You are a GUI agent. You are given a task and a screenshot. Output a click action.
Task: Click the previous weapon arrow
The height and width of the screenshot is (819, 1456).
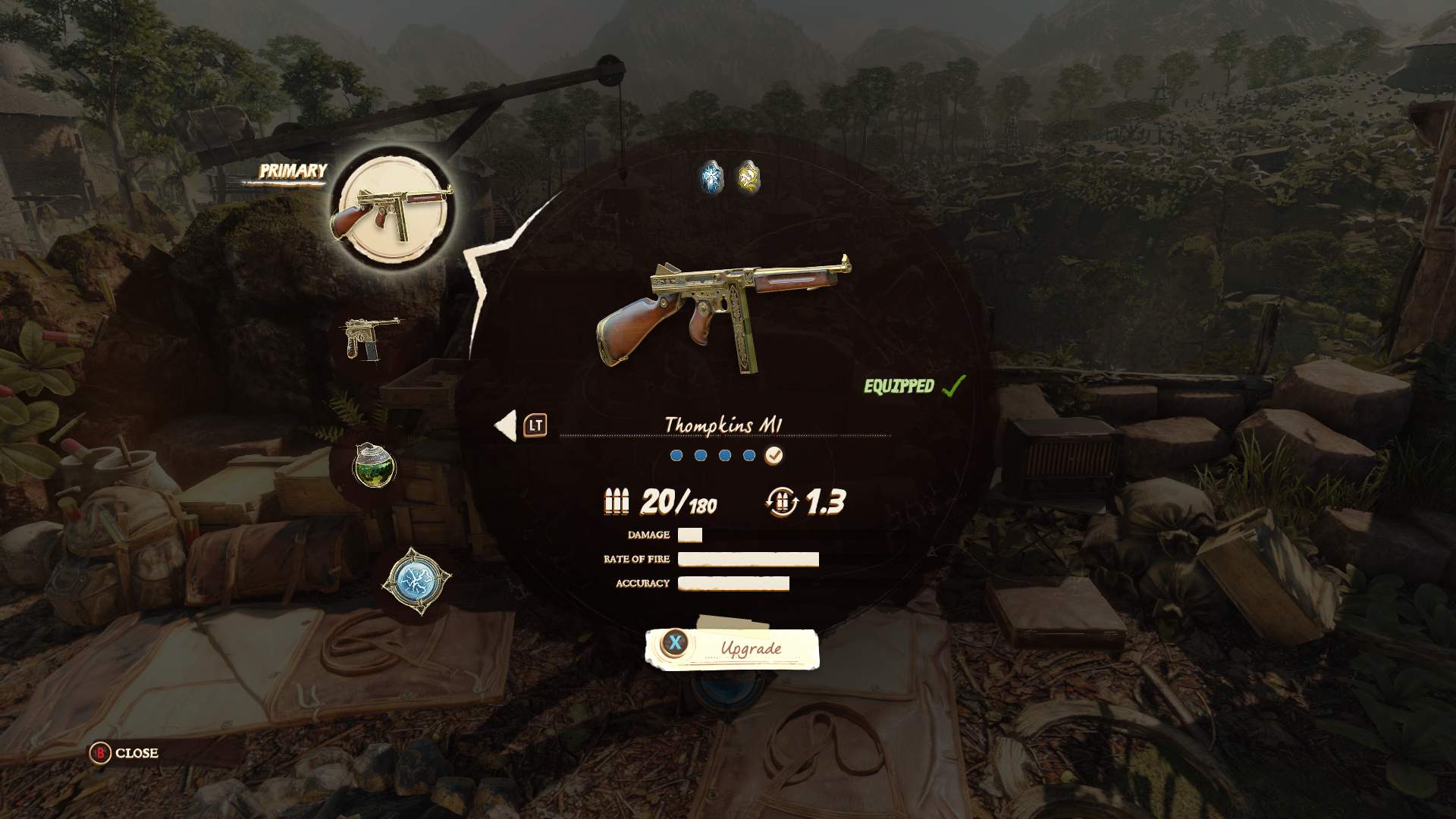pyautogui.click(x=506, y=425)
